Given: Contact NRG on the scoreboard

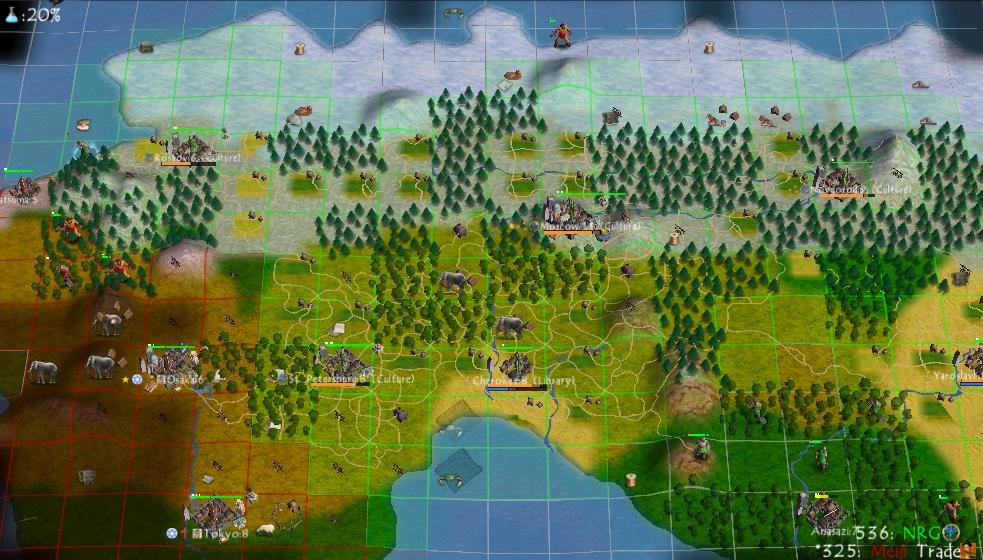Looking at the screenshot, I should tap(921, 533).
